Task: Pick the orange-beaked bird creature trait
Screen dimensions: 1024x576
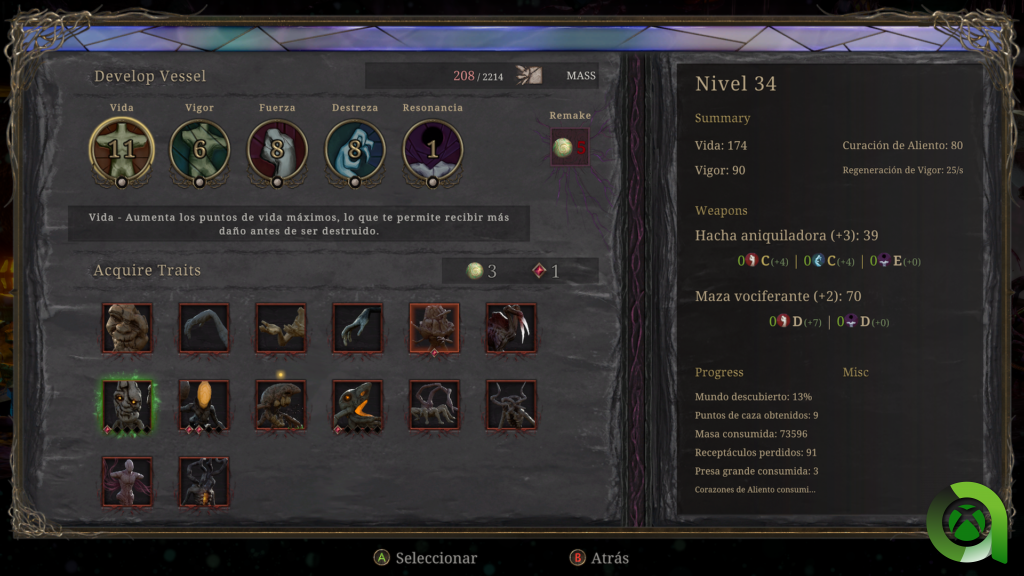Action: point(358,406)
